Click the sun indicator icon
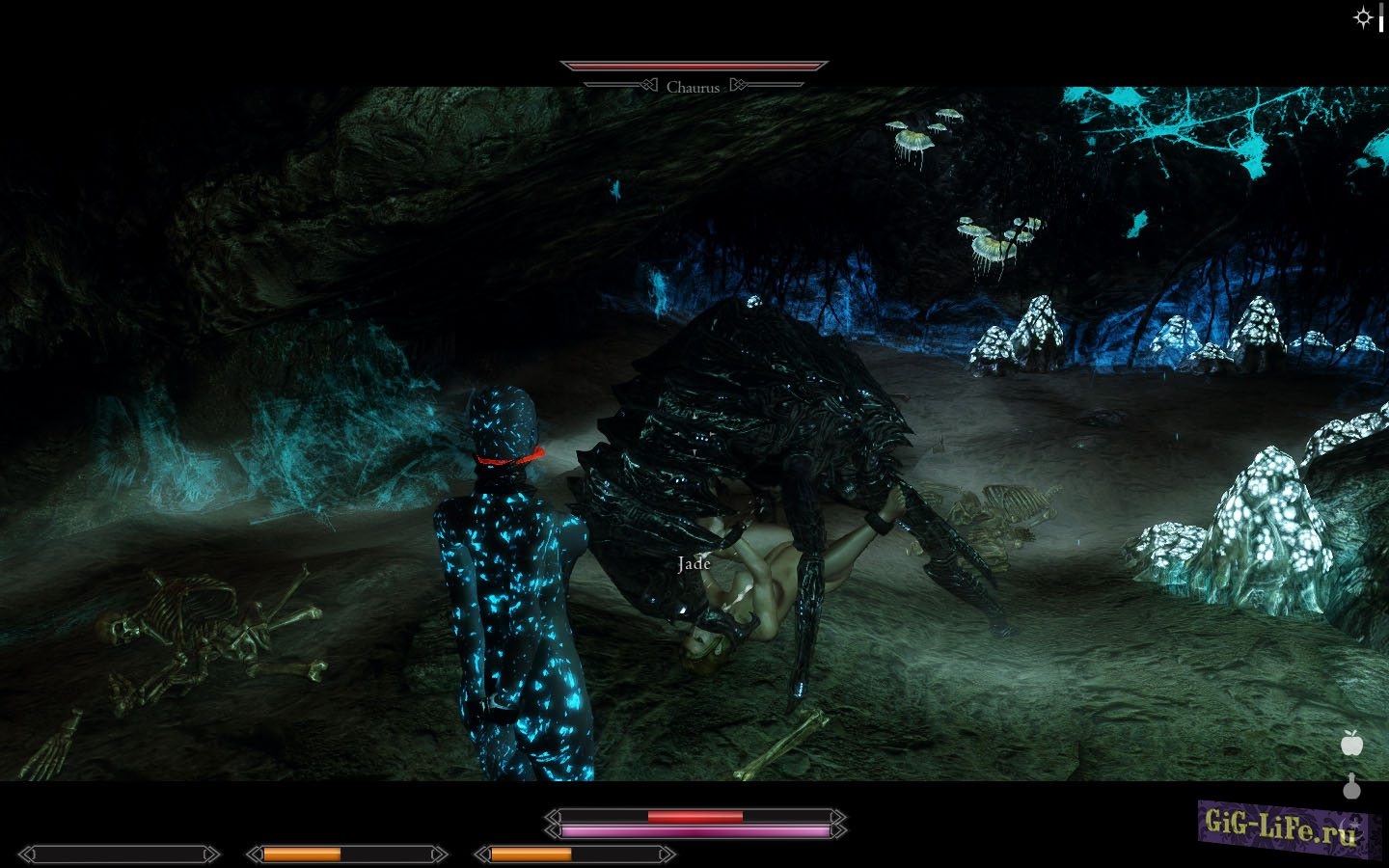Viewport: 1389px width, 868px height. [x=1363, y=17]
